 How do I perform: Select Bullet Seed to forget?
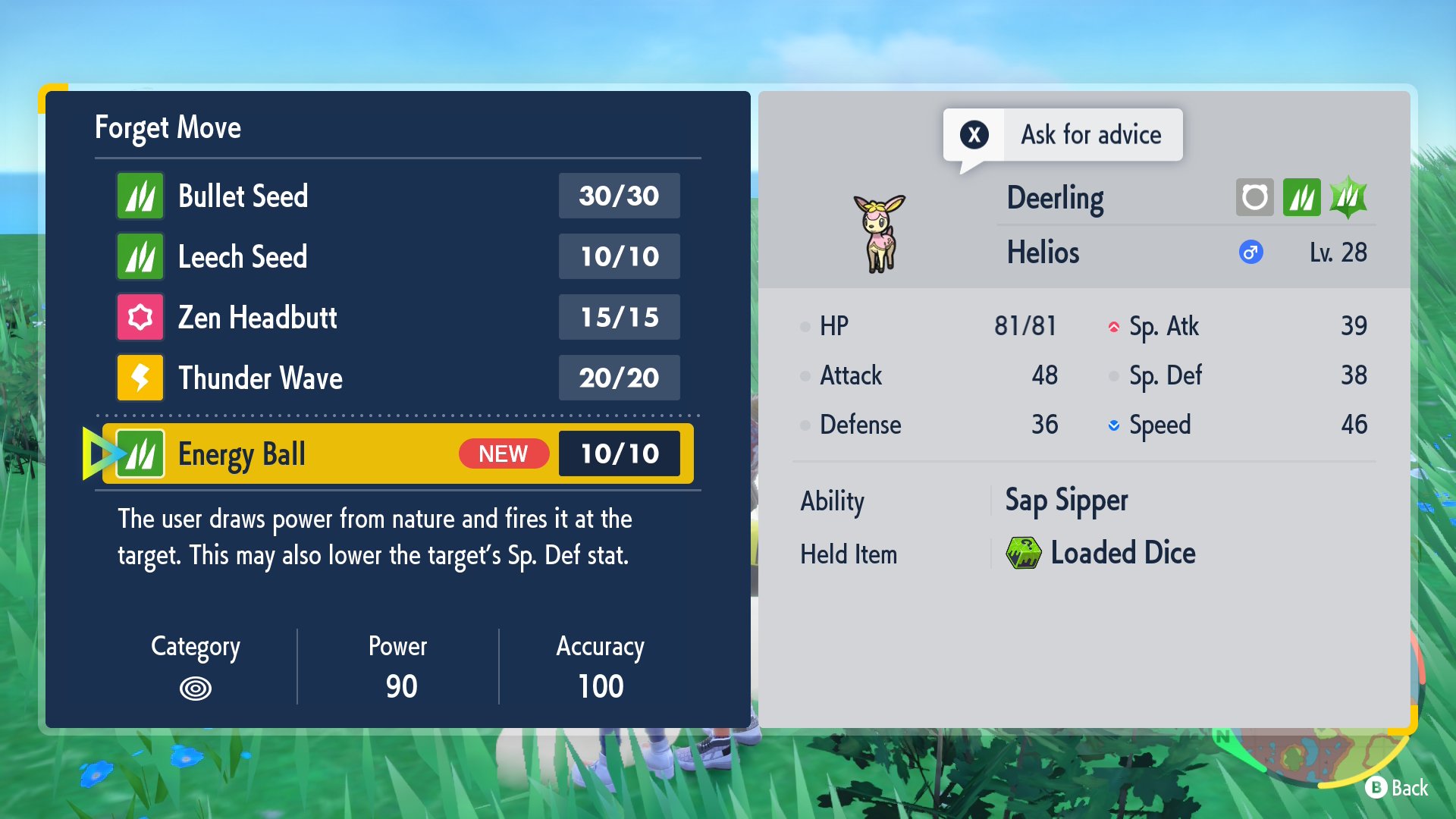pyautogui.click(x=397, y=196)
